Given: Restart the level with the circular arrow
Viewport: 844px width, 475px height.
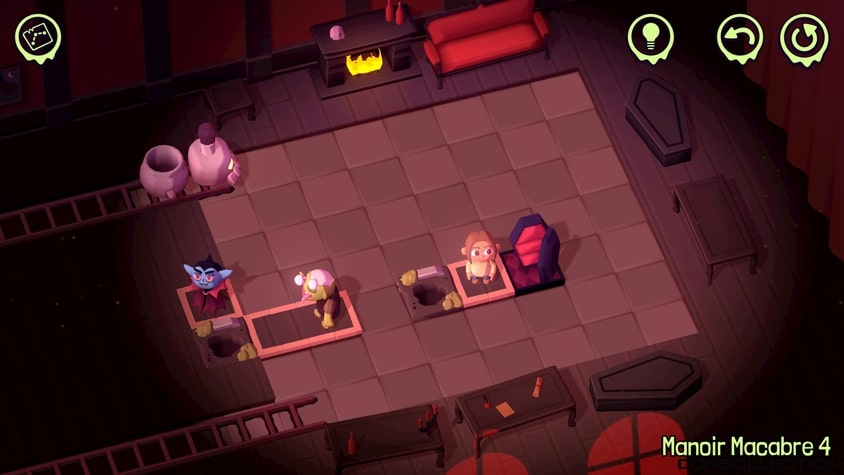Looking at the screenshot, I should pos(803,38).
